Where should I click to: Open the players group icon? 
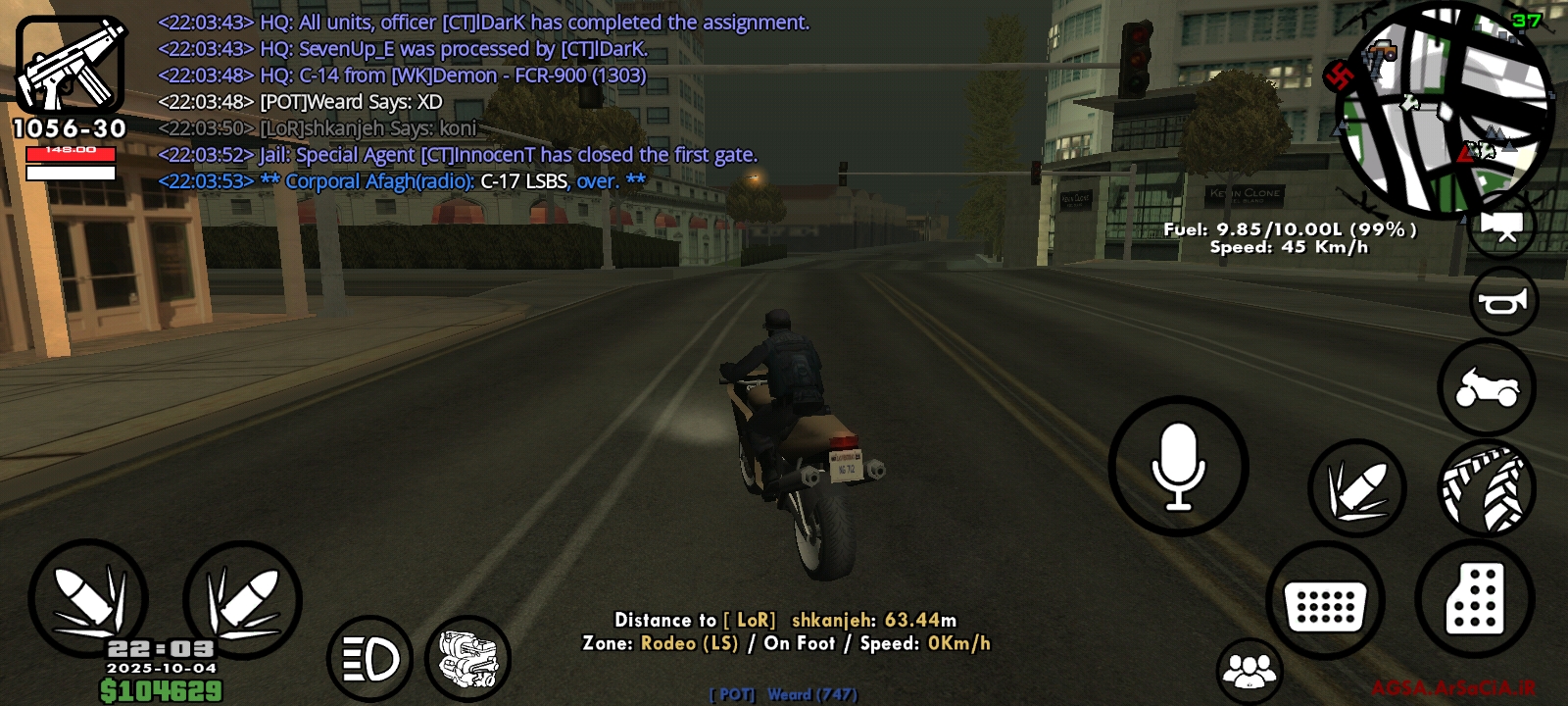pyautogui.click(x=1249, y=671)
